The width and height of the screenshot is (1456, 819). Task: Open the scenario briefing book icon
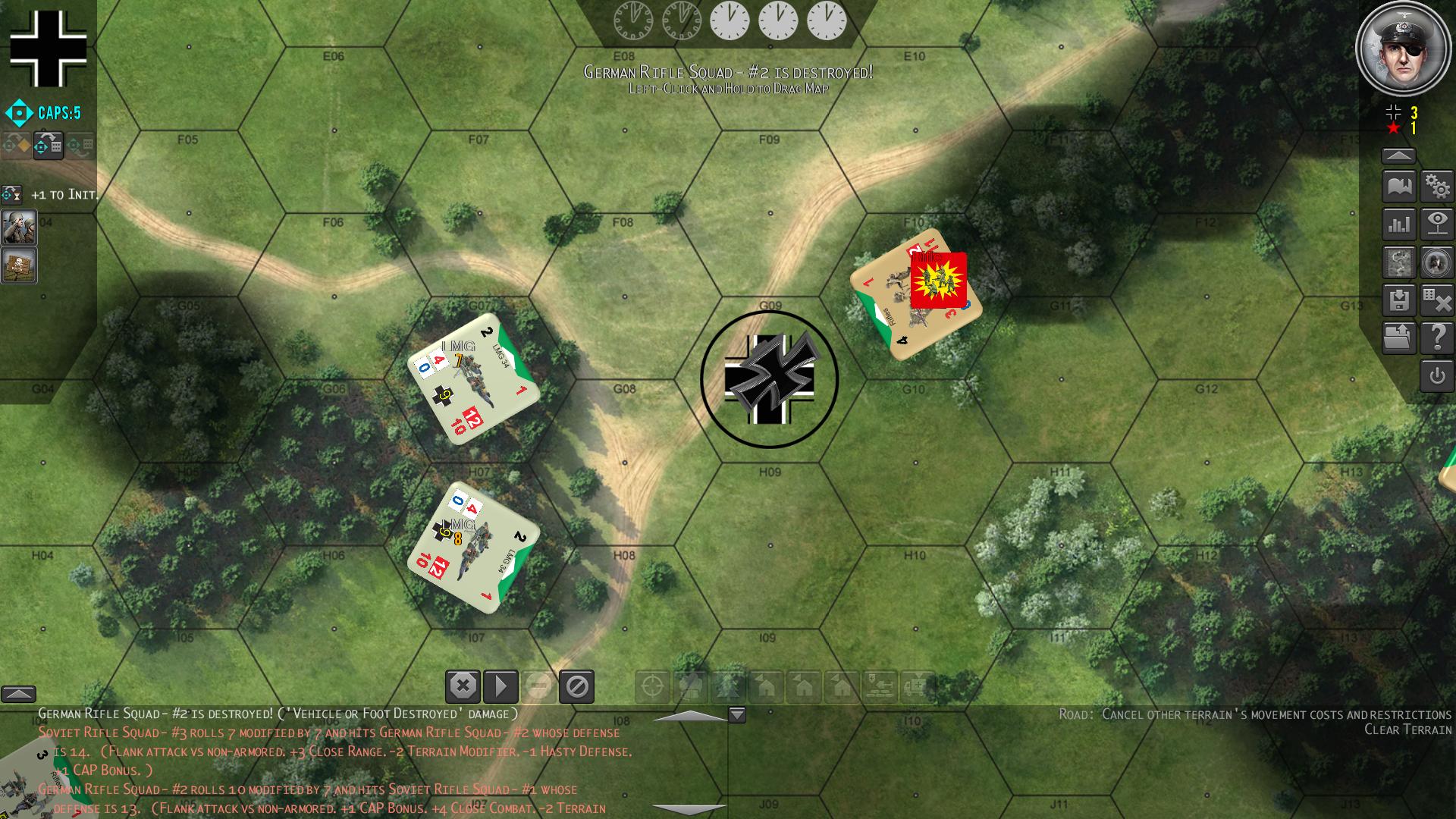tap(1399, 186)
